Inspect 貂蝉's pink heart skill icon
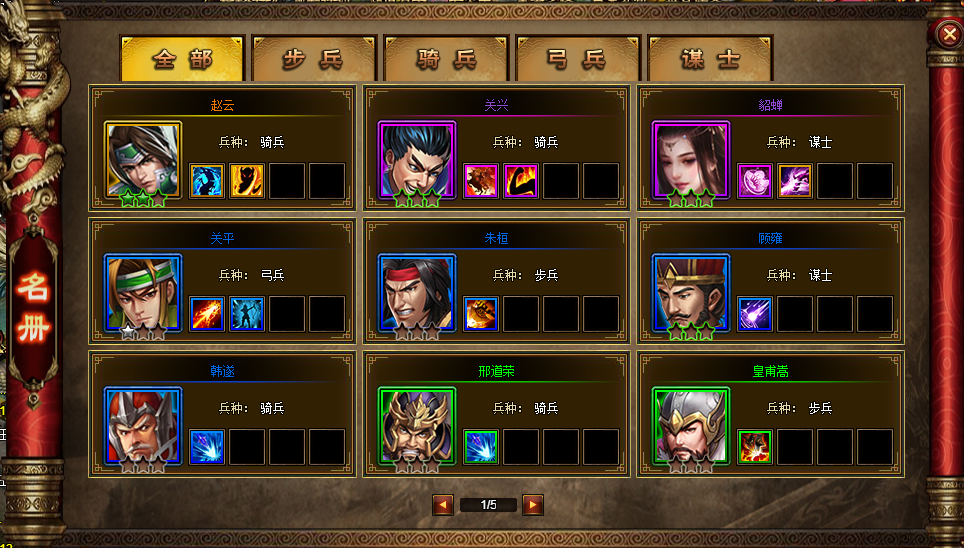Image resolution: width=964 pixels, height=548 pixels. coord(755,181)
